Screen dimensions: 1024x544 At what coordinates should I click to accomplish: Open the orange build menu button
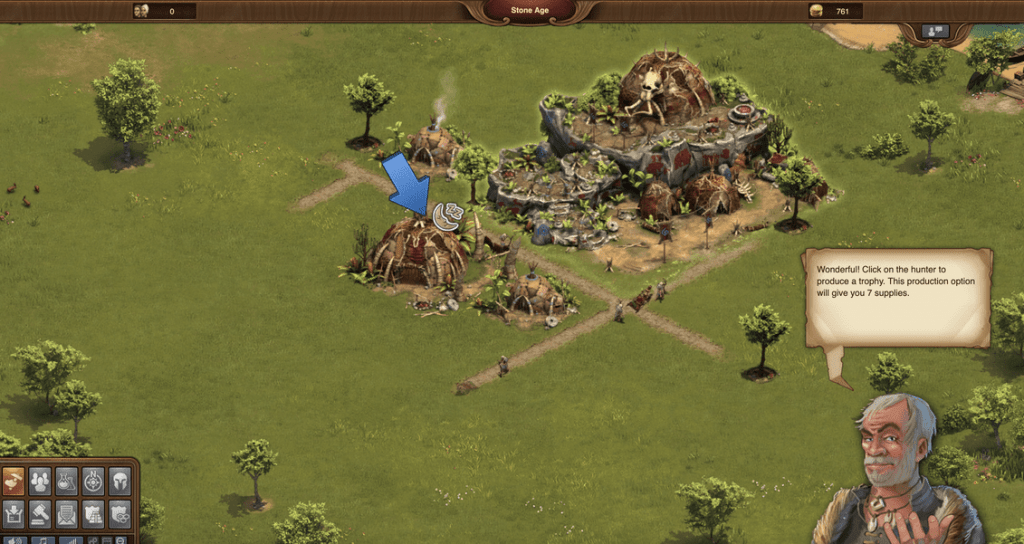pyautogui.click(x=14, y=481)
